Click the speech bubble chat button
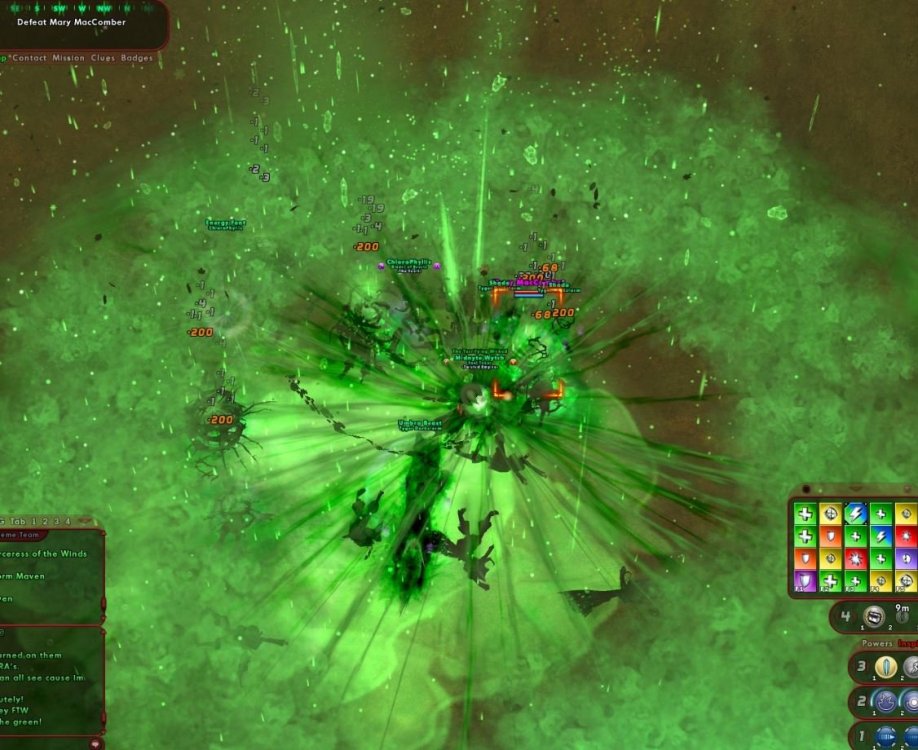Screen dimensions: 918x750 (96, 743)
